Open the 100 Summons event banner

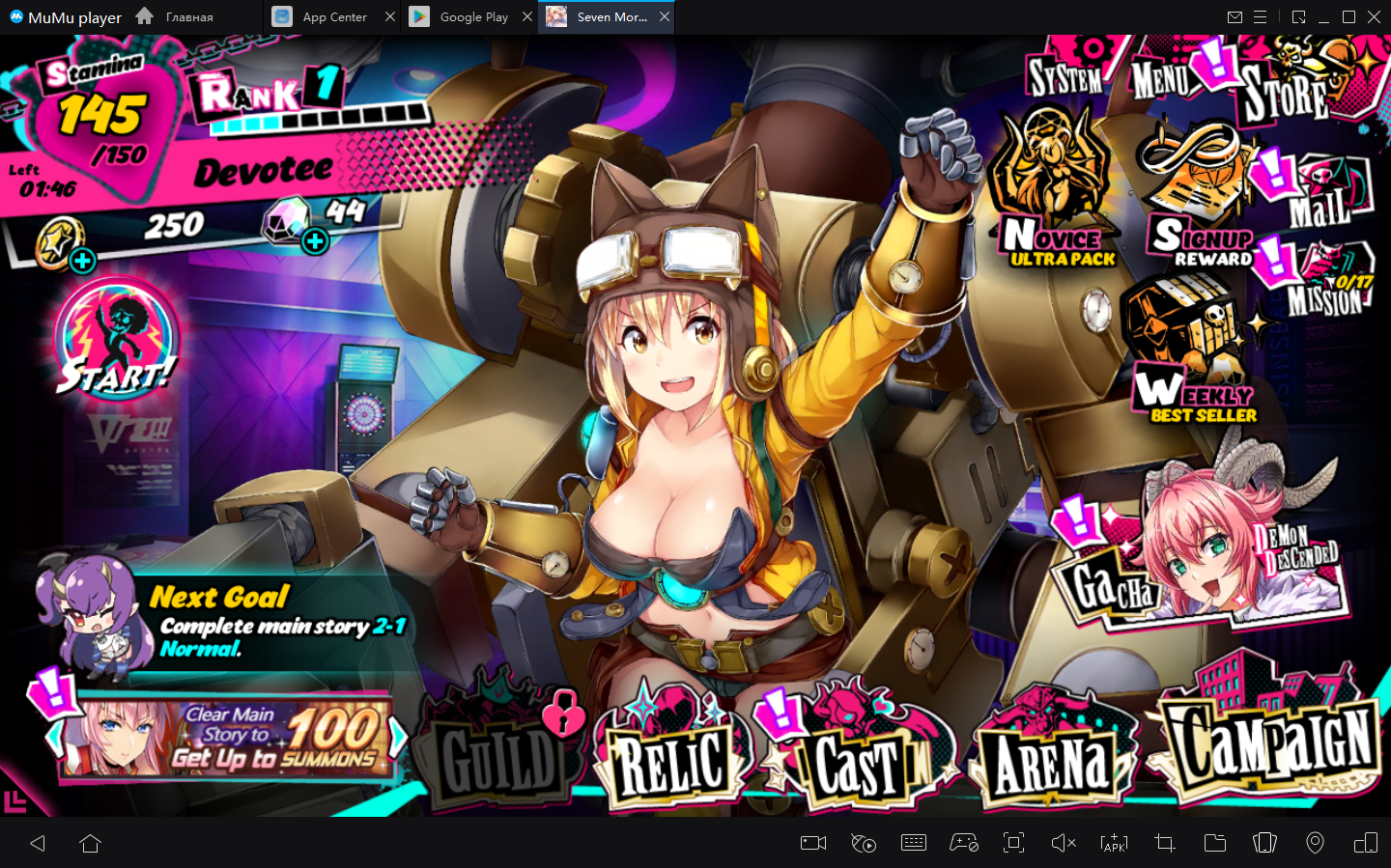click(227, 738)
